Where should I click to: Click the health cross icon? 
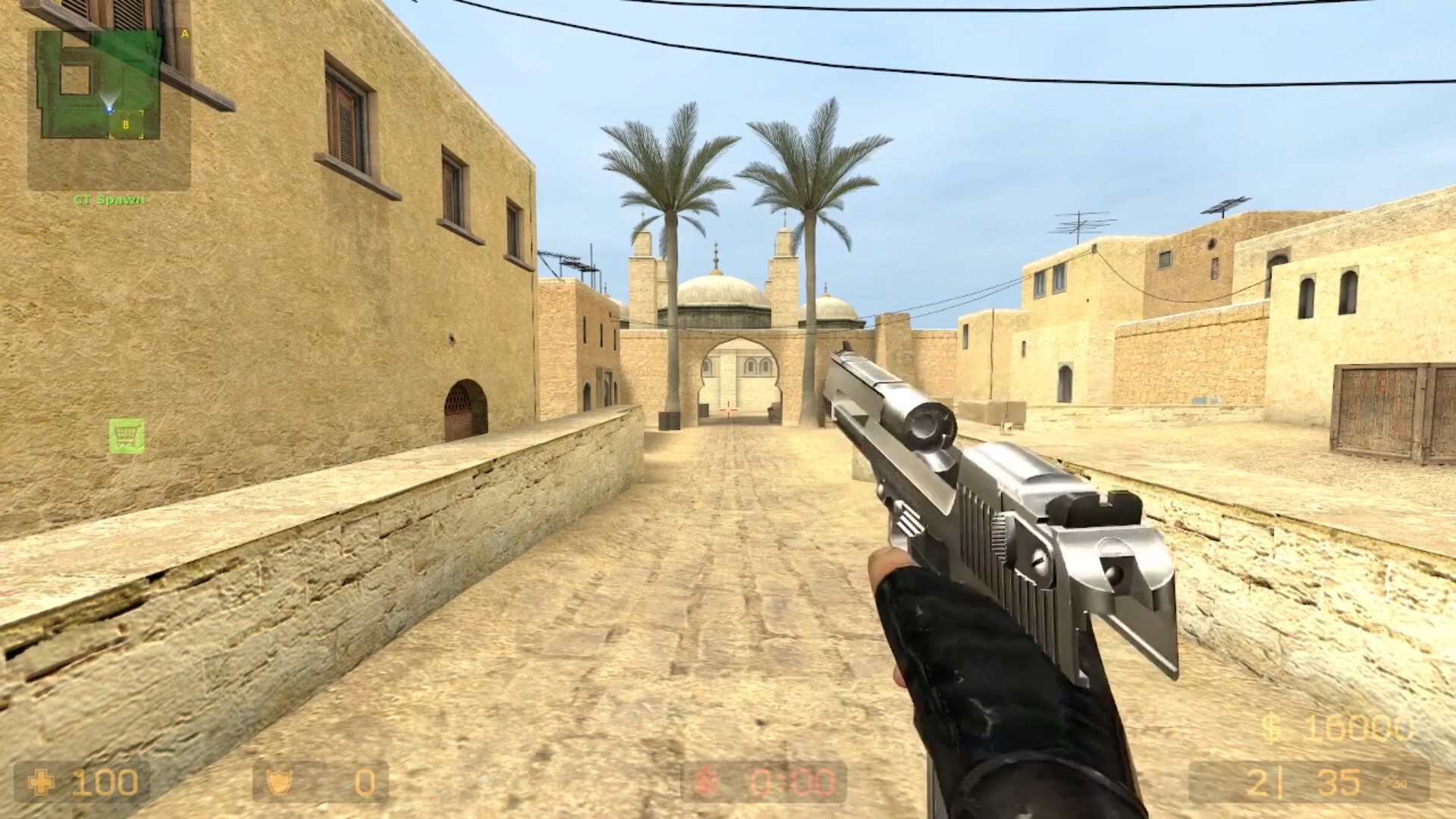(x=43, y=782)
